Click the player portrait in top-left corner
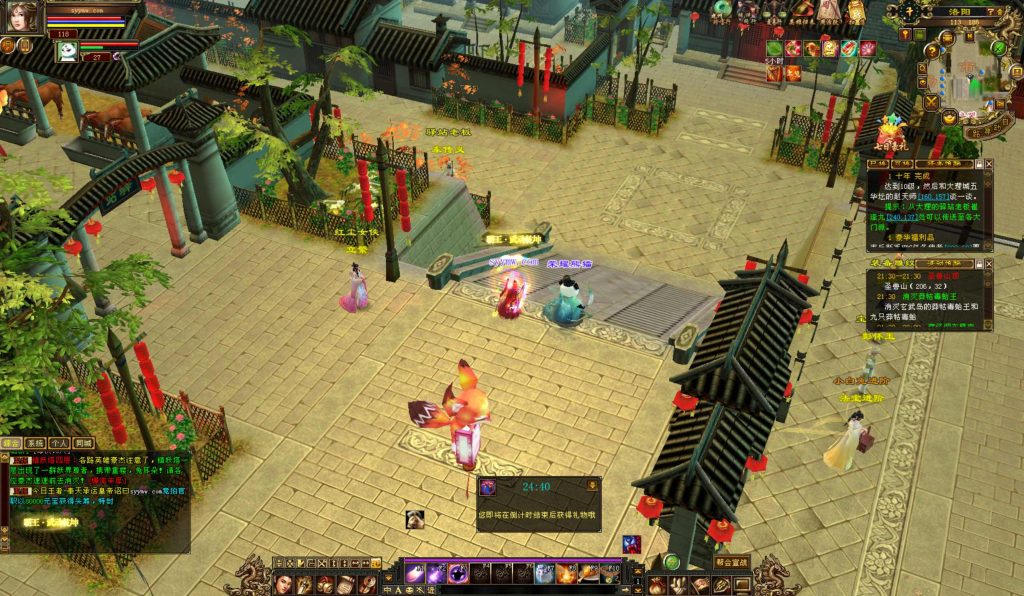 (x=23, y=17)
